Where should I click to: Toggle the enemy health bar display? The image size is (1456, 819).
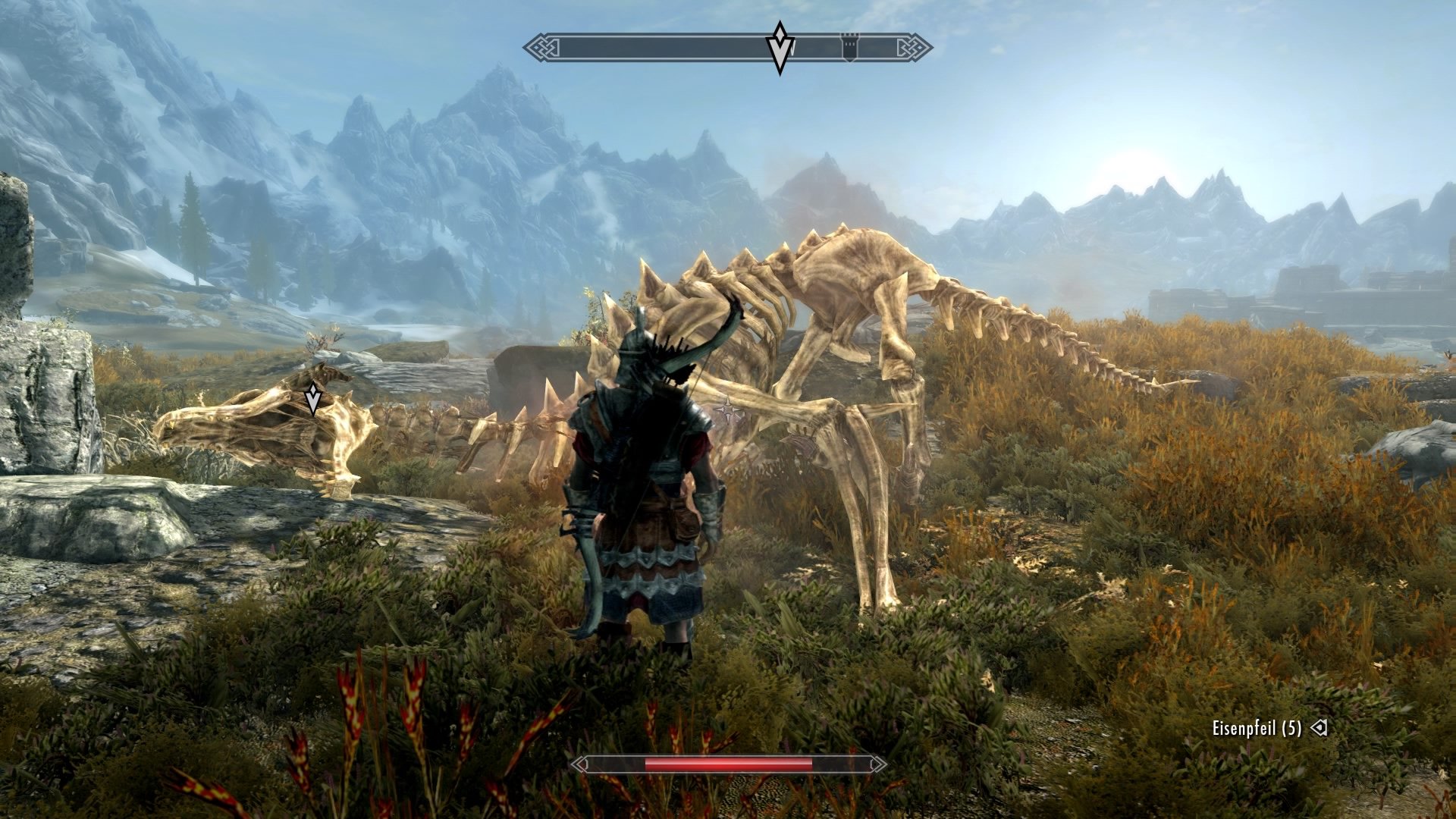click(728, 766)
